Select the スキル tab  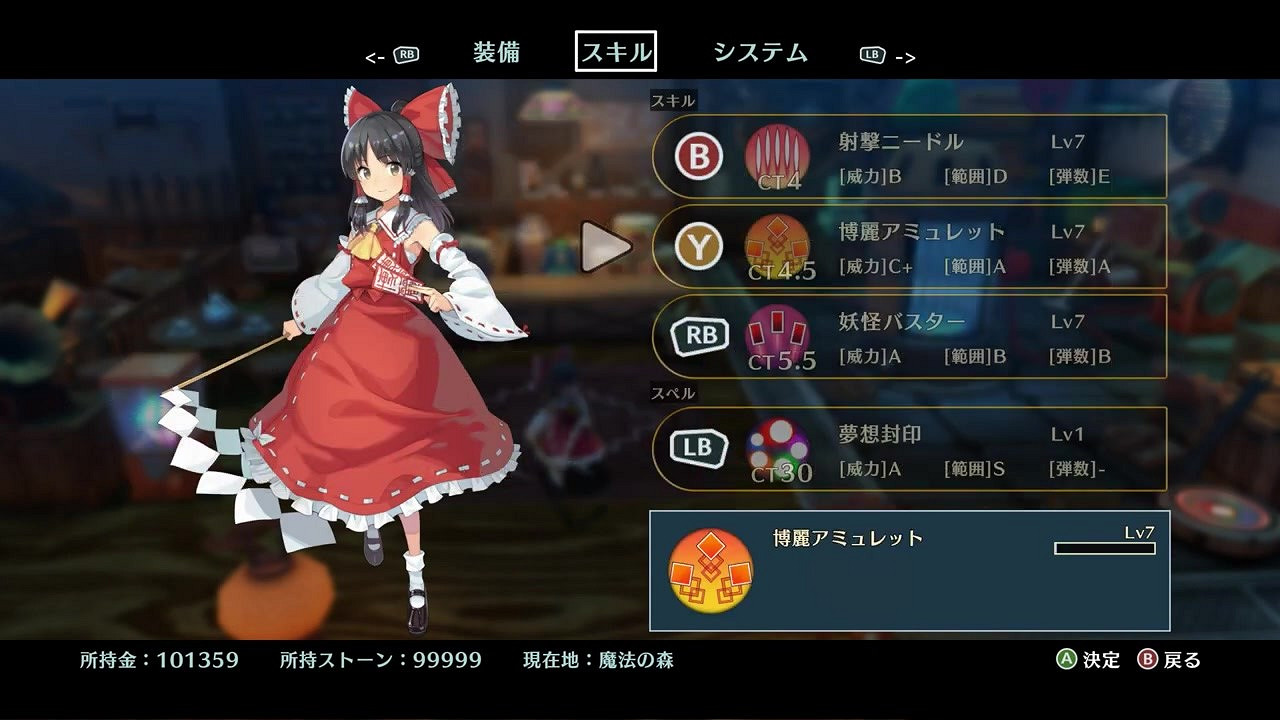(x=617, y=52)
